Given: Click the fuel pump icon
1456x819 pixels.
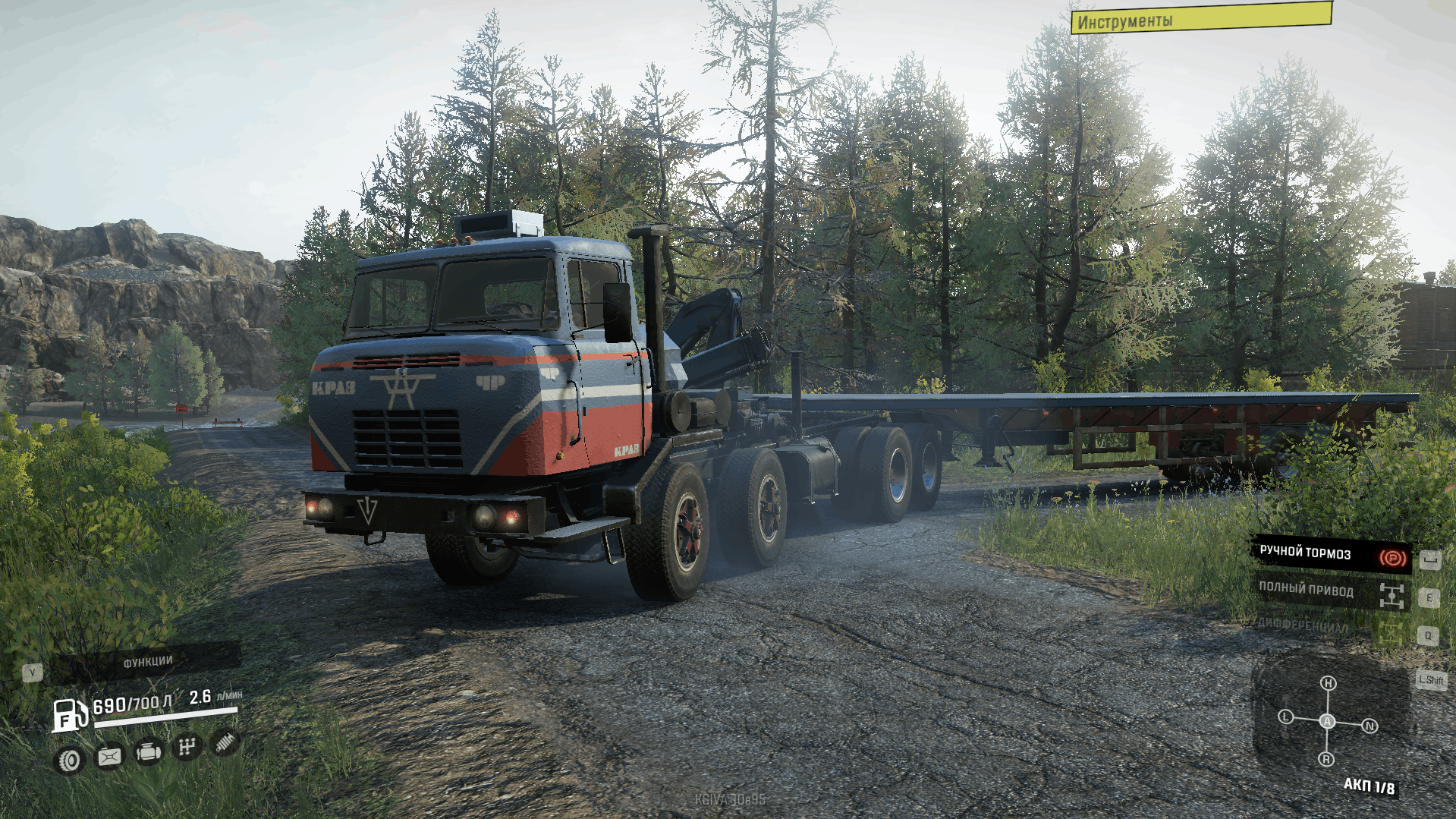Looking at the screenshot, I should [x=69, y=715].
